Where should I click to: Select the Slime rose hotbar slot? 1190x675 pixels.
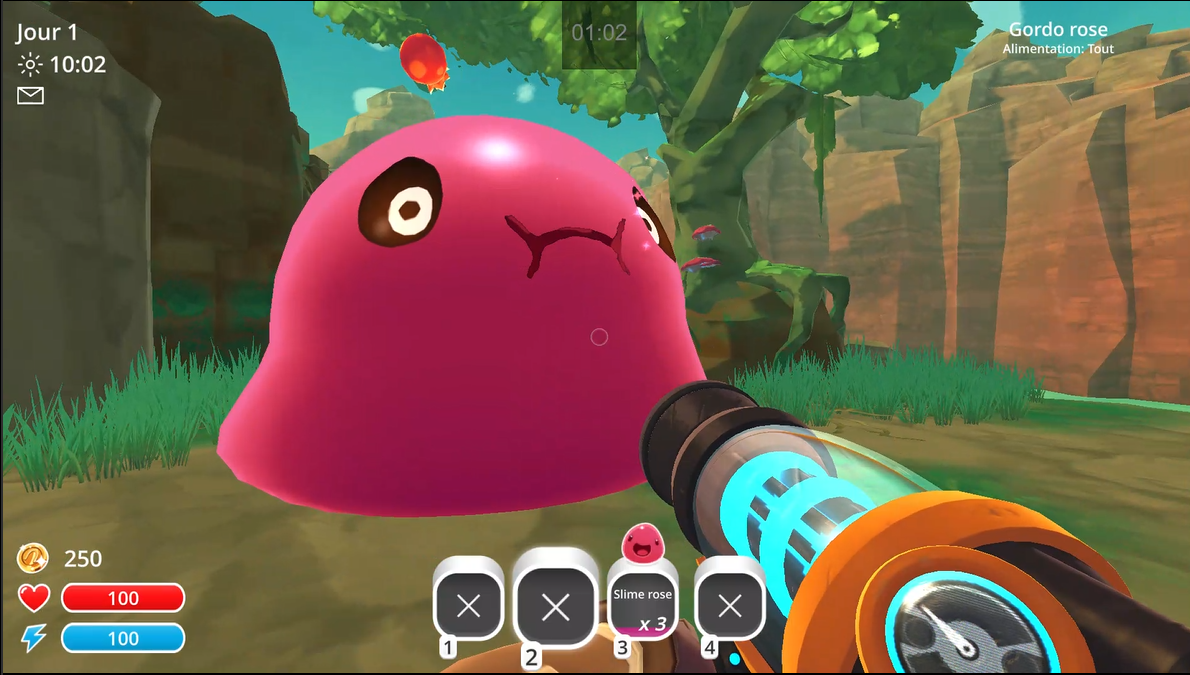pyautogui.click(x=643, y=605)
